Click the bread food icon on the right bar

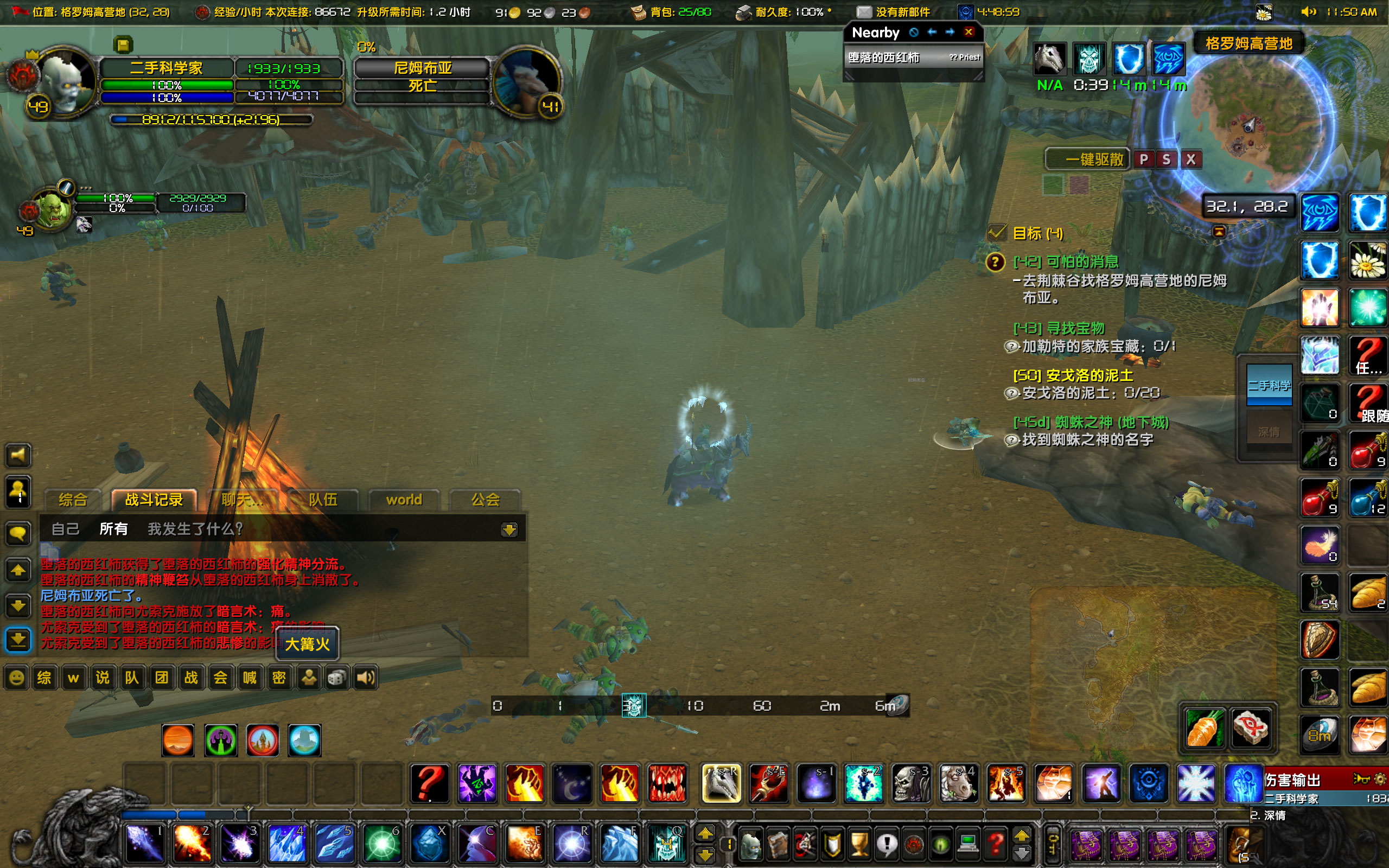pyautogui.click(x=1368, y=592)
